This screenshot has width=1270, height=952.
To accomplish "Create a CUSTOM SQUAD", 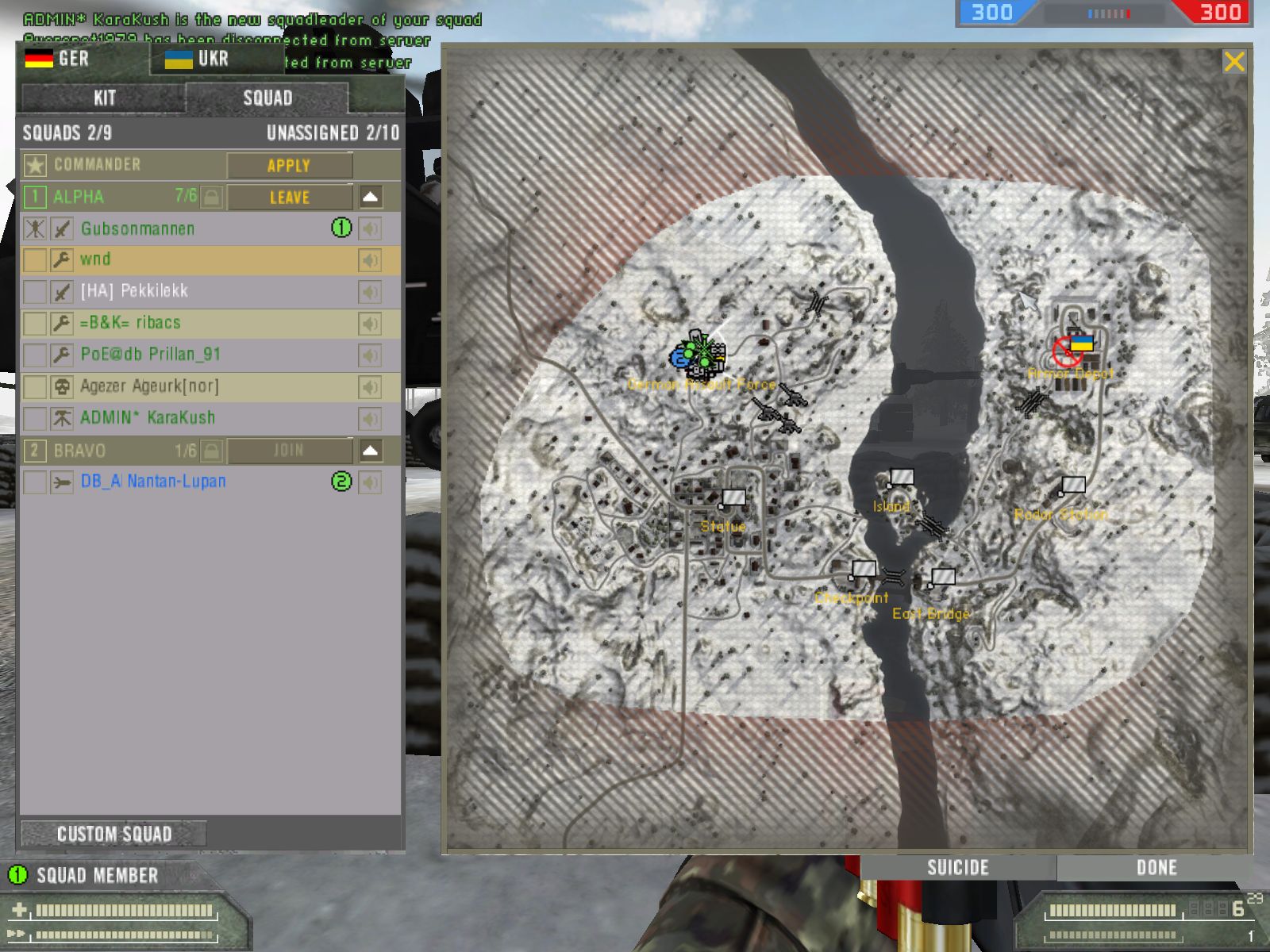I will coord(114,834).
